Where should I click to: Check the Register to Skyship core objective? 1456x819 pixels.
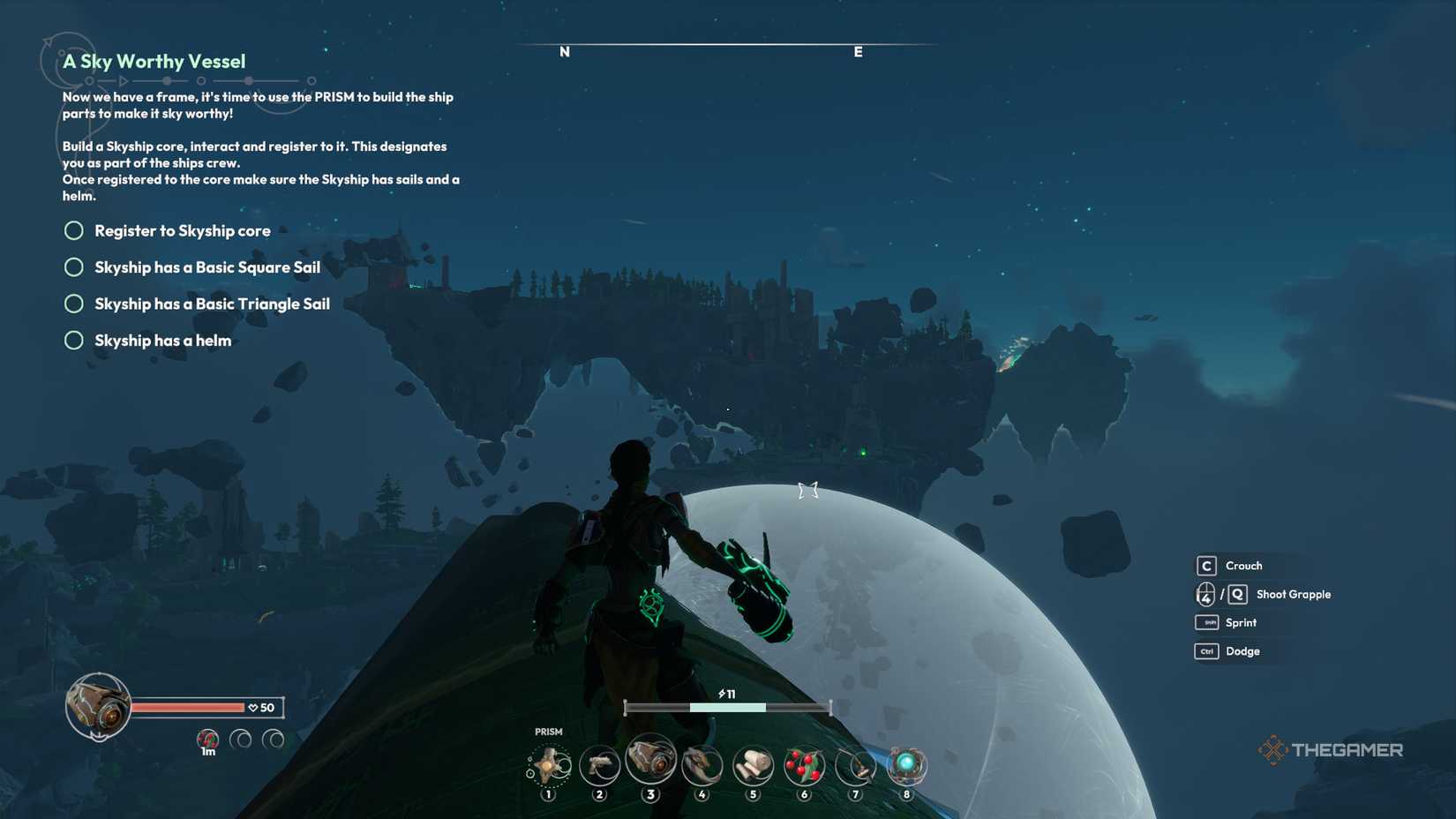point(74,230)
